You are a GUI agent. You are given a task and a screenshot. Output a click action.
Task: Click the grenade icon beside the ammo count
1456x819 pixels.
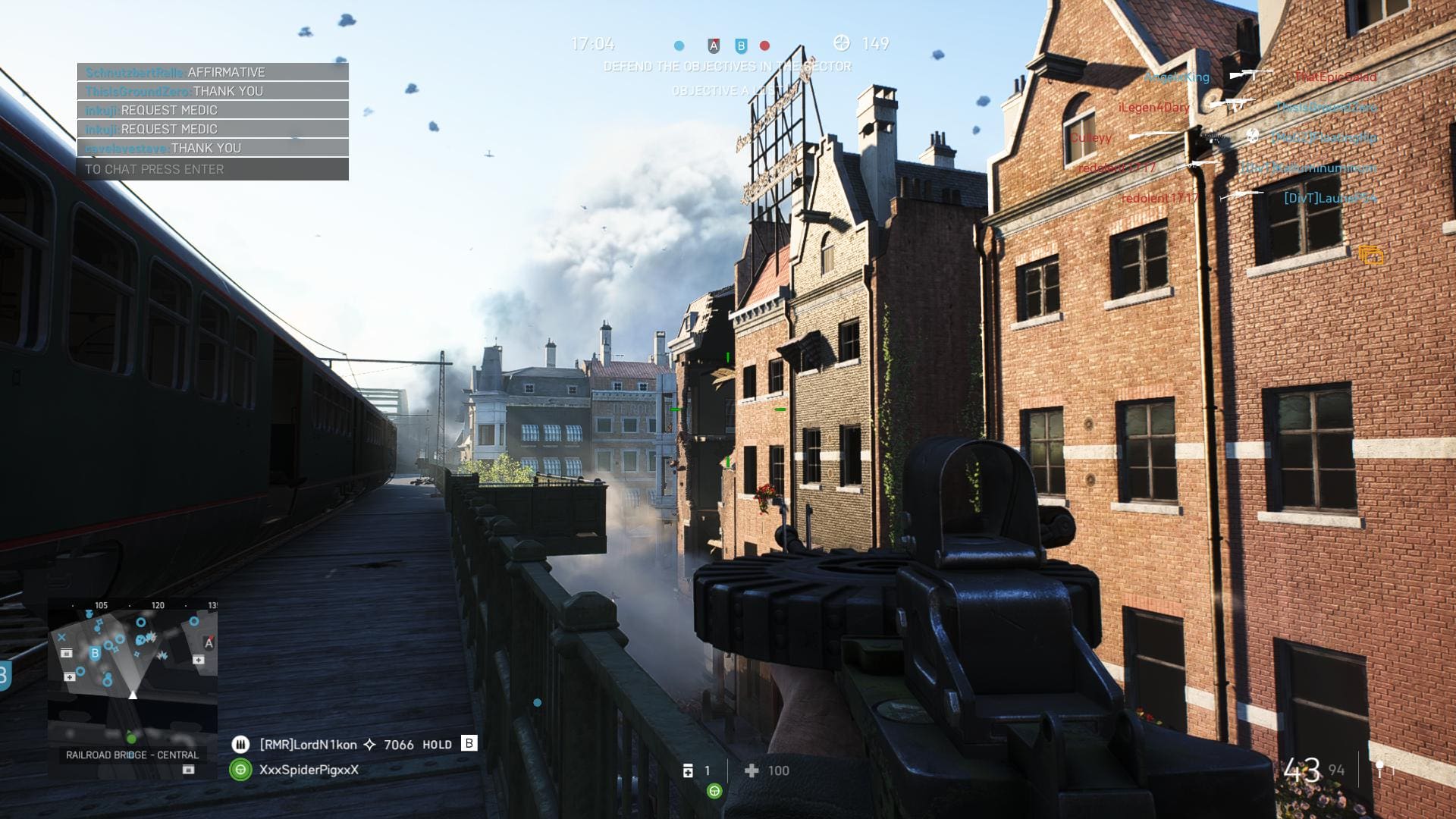point(1380,769)
